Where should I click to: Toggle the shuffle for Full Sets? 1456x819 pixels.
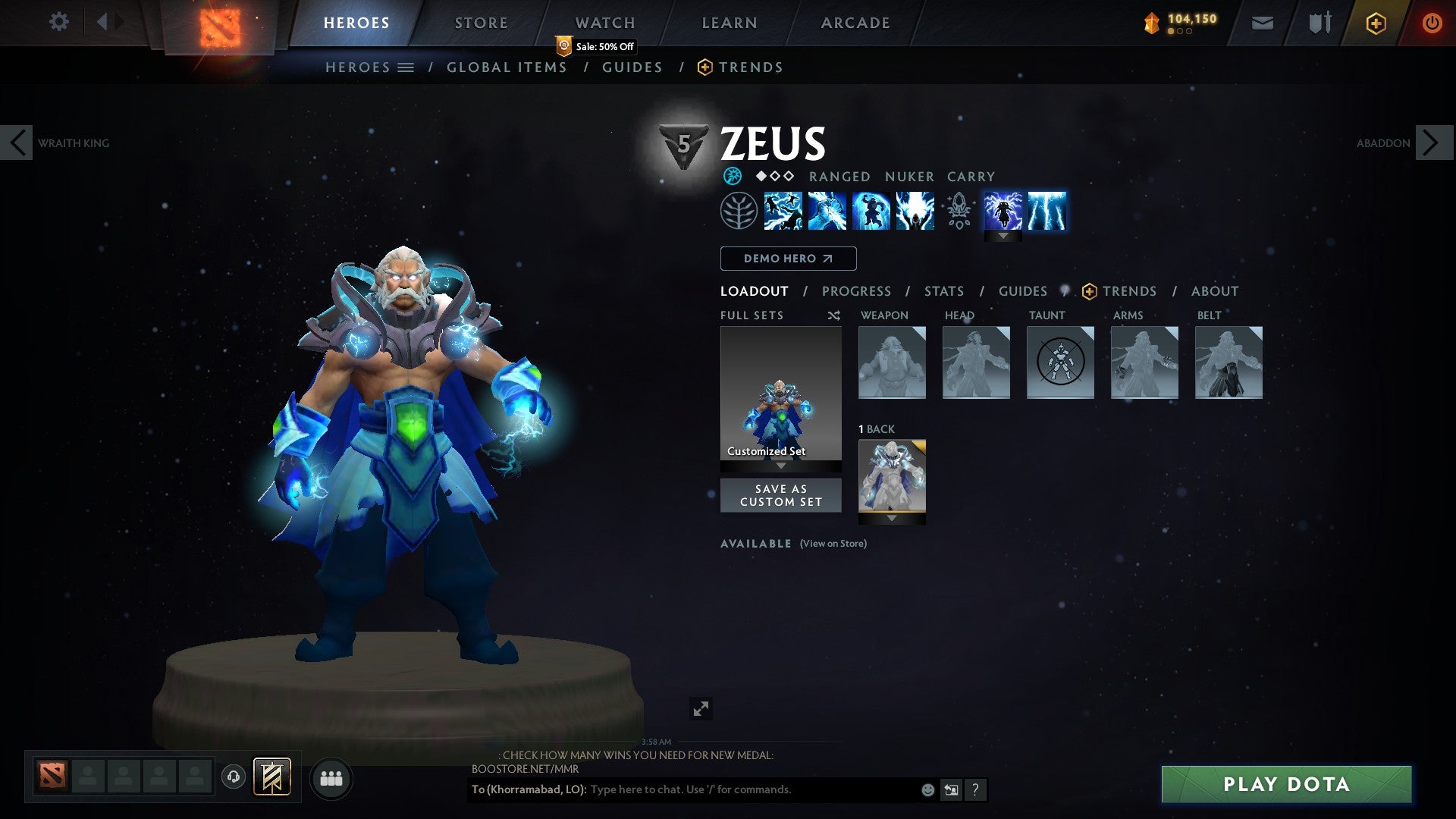click(834, 315)
